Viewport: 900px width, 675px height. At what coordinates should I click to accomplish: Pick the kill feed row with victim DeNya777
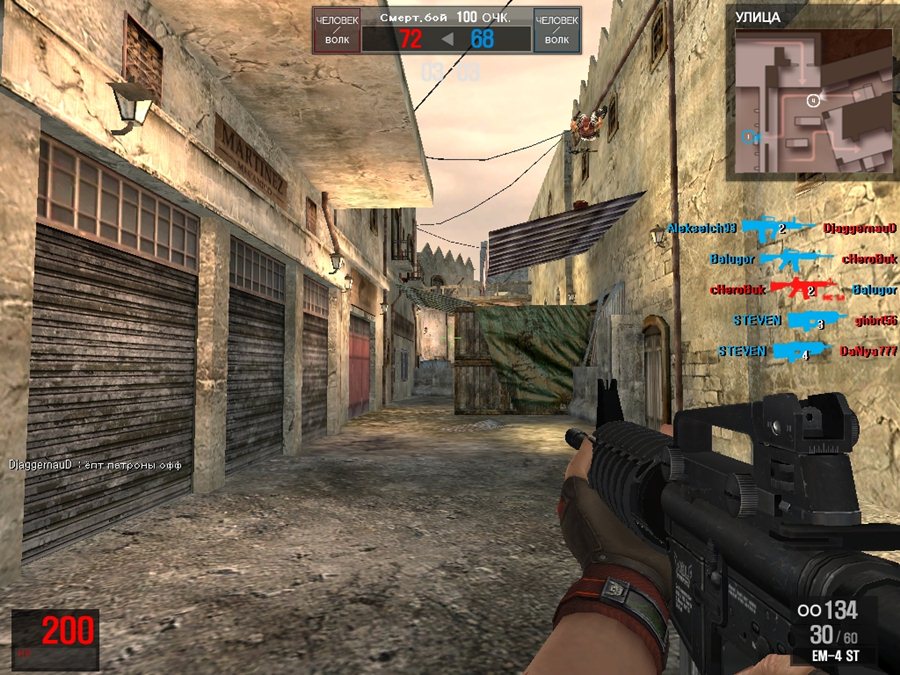[807, 352]
